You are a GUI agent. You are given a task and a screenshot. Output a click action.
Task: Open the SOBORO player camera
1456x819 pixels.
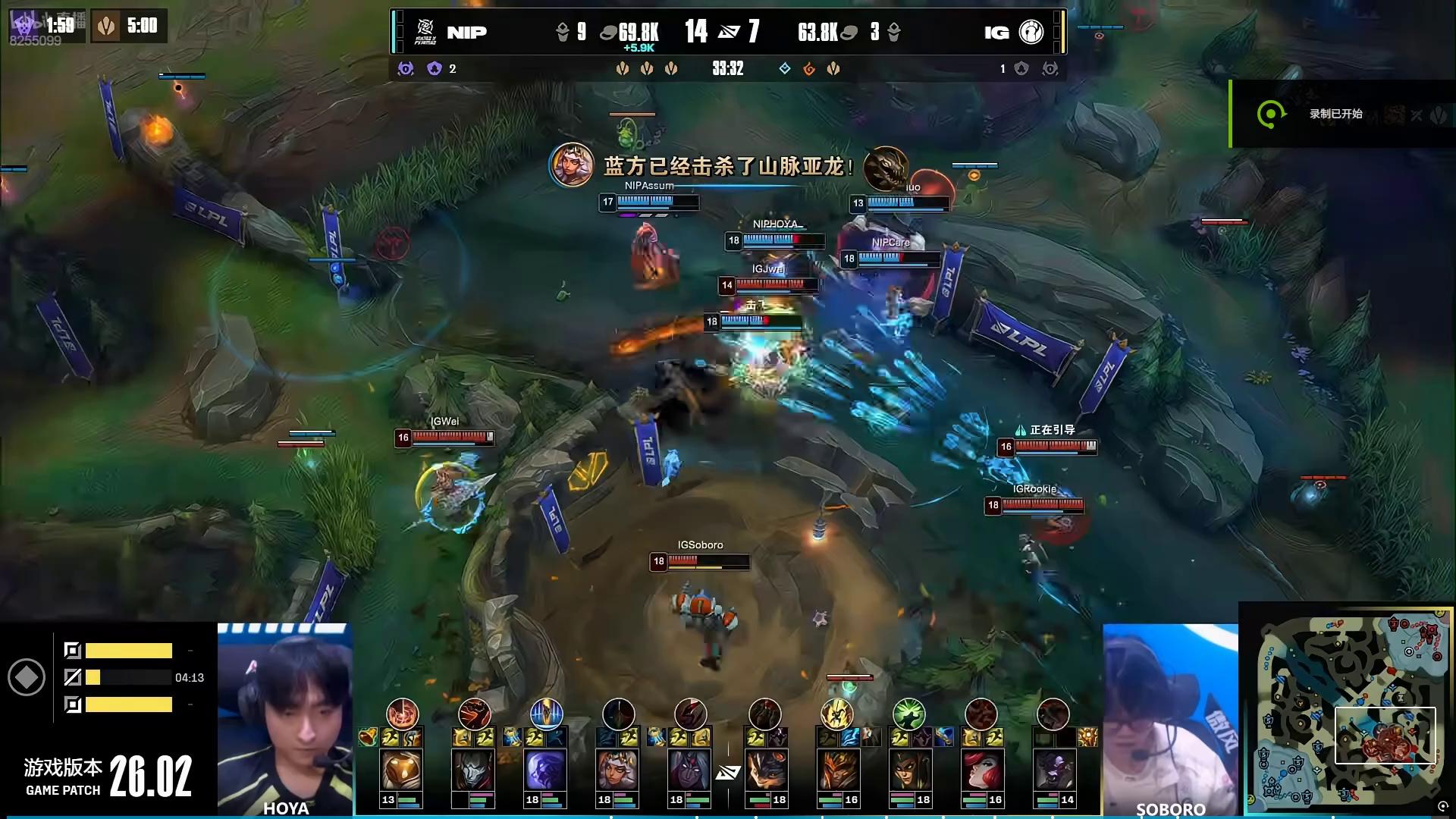click(1170, 719)
